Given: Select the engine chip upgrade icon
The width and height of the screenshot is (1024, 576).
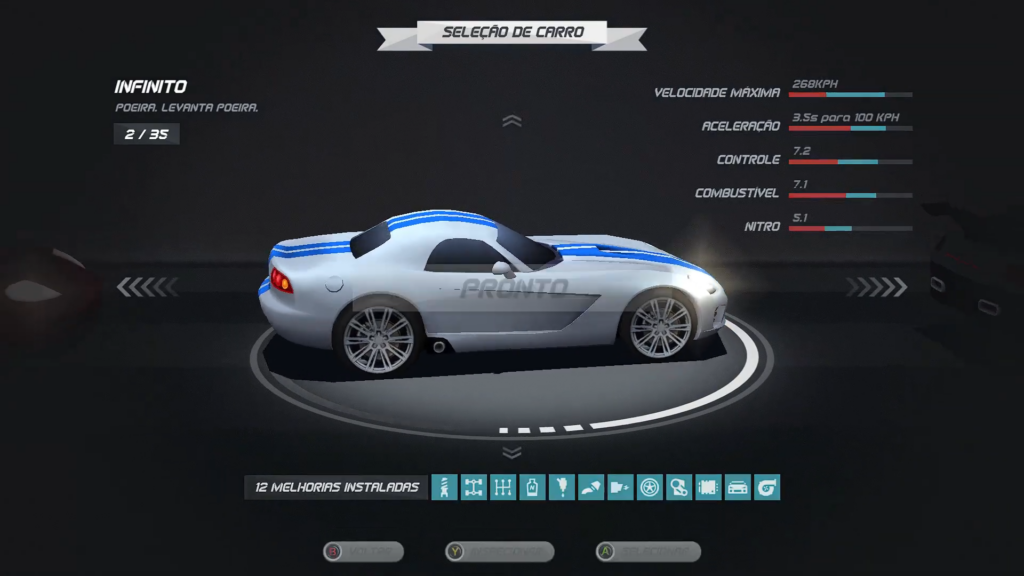Looking at the screenshot, I should click(x=708, y=487).
